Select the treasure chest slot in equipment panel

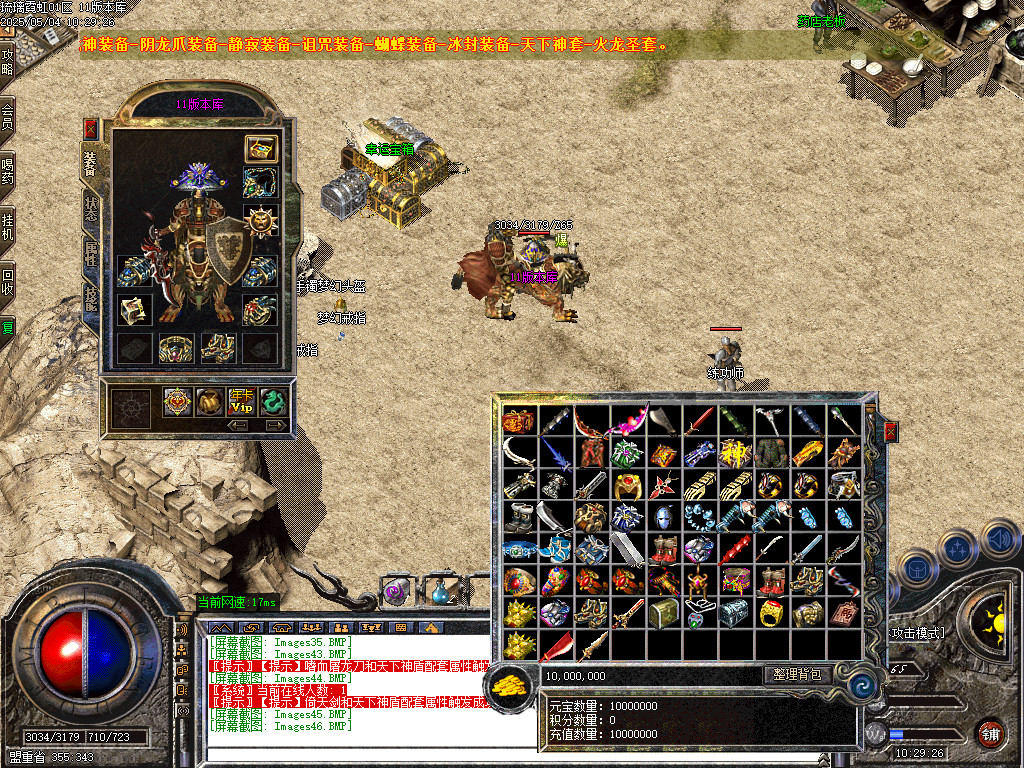(261, 149)
